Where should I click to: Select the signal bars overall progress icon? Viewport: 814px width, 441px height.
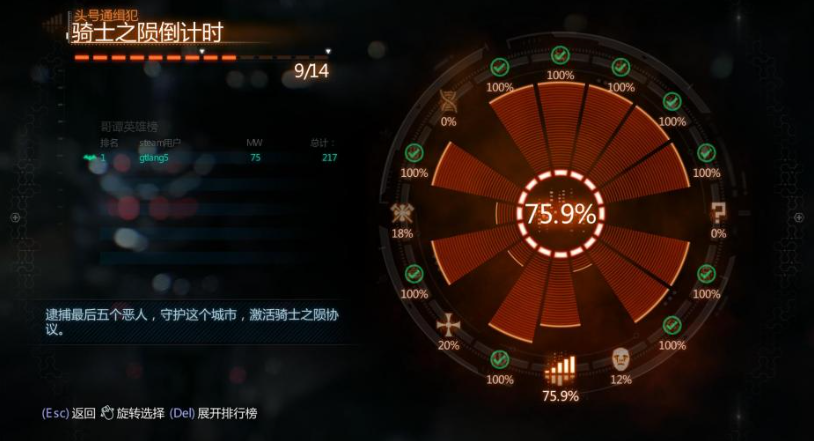click(560, 370)
